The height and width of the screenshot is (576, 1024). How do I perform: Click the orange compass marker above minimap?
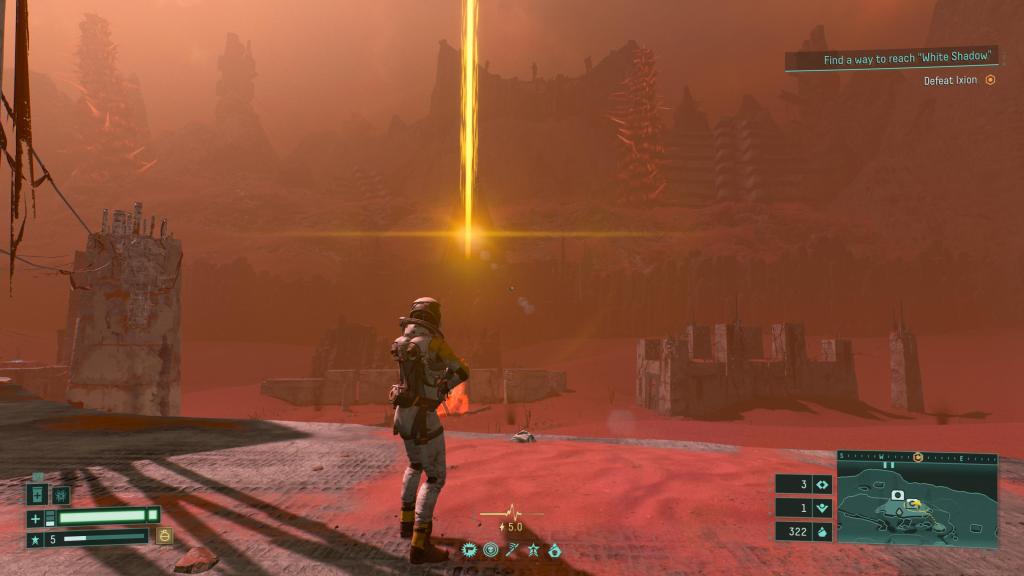917,456
